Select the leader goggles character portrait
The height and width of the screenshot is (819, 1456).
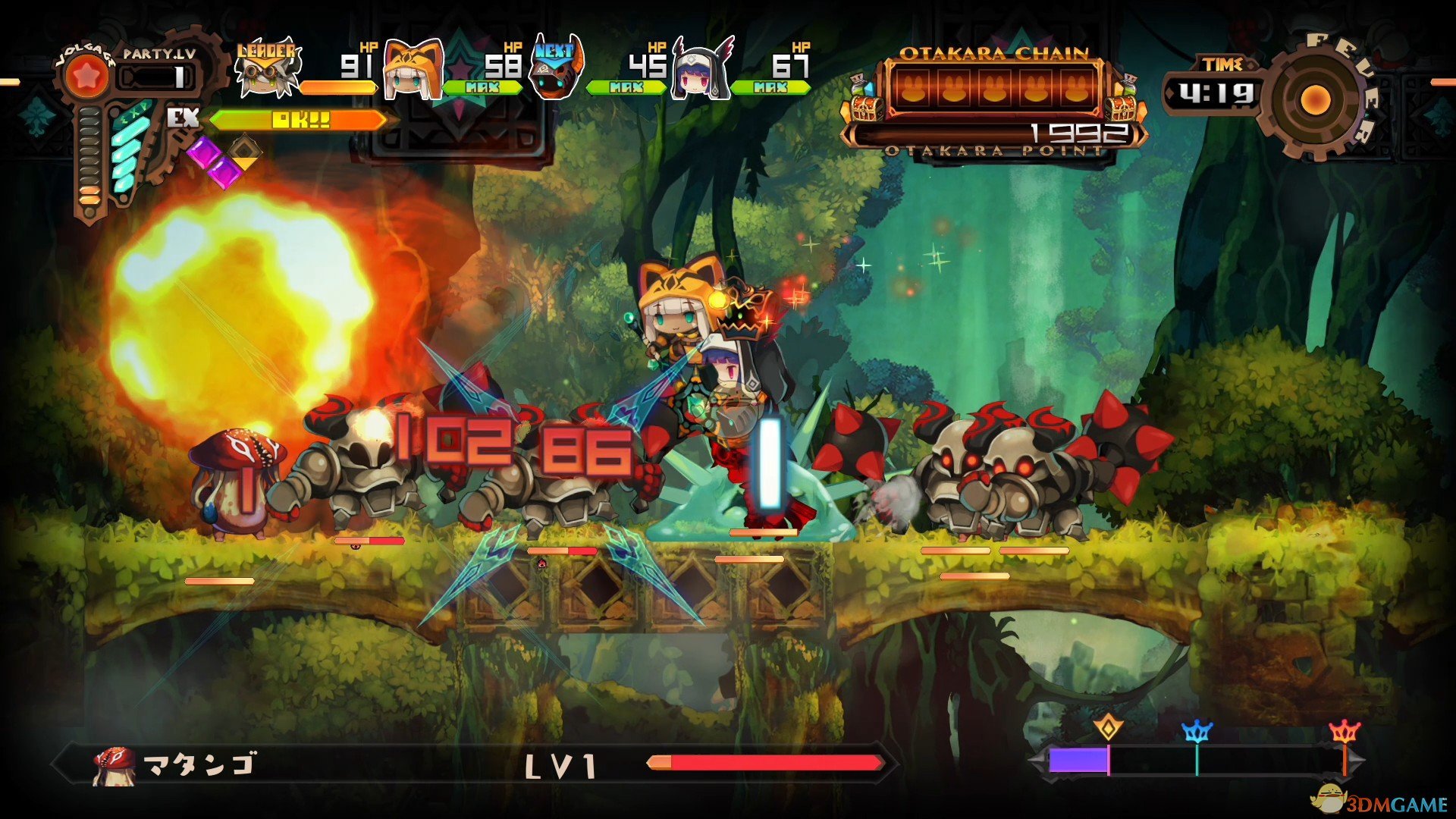(x=268, y=71)
